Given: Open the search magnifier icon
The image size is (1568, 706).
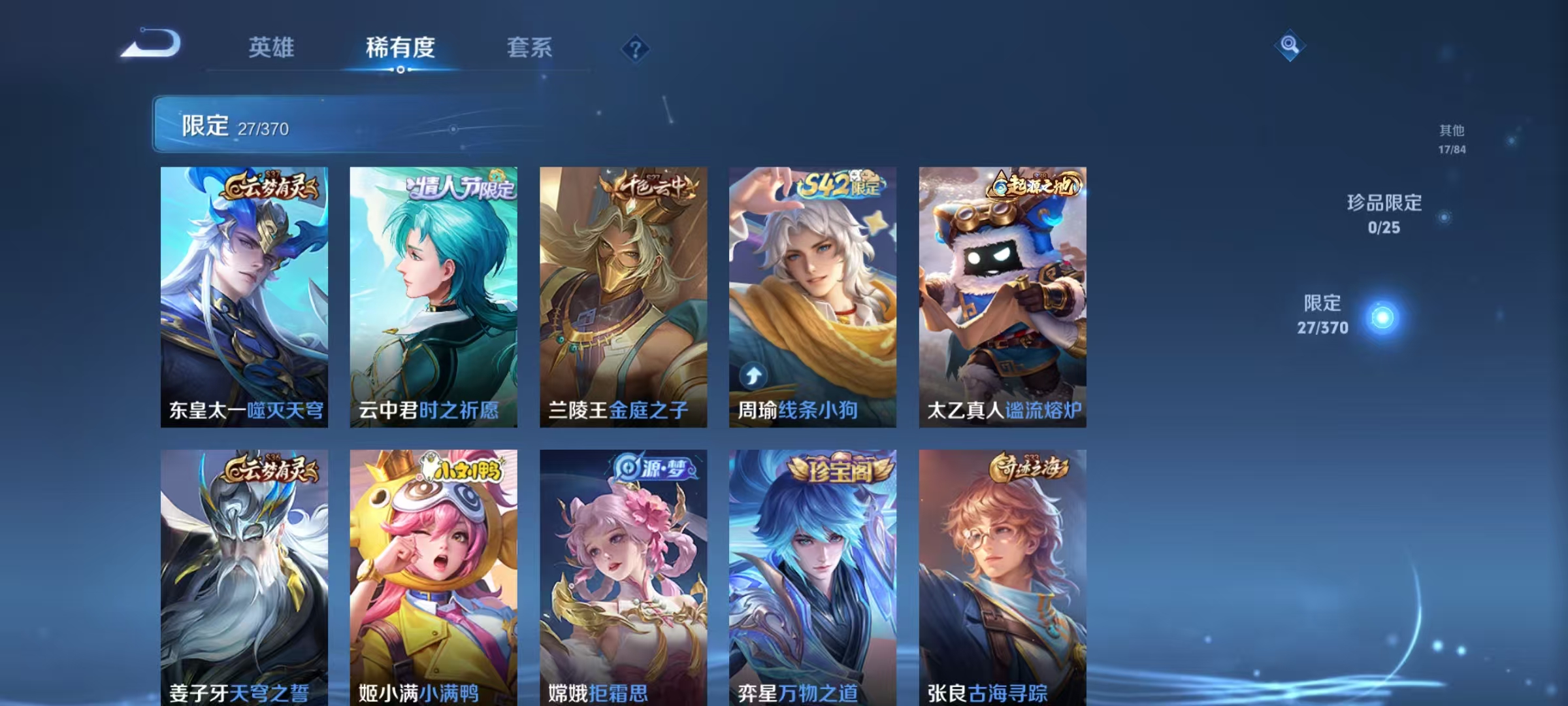Looking at the screenshot, I should click(1288, 44).
